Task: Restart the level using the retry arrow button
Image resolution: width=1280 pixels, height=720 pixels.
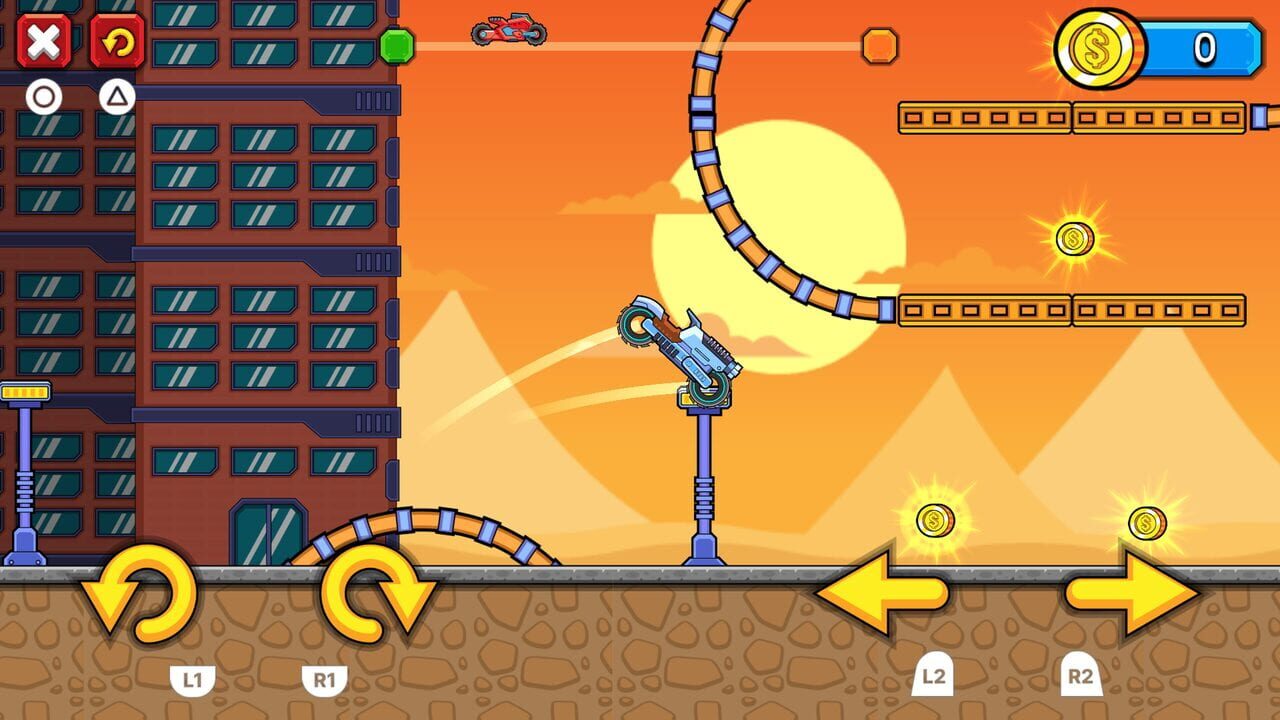Action: point(118,42)
